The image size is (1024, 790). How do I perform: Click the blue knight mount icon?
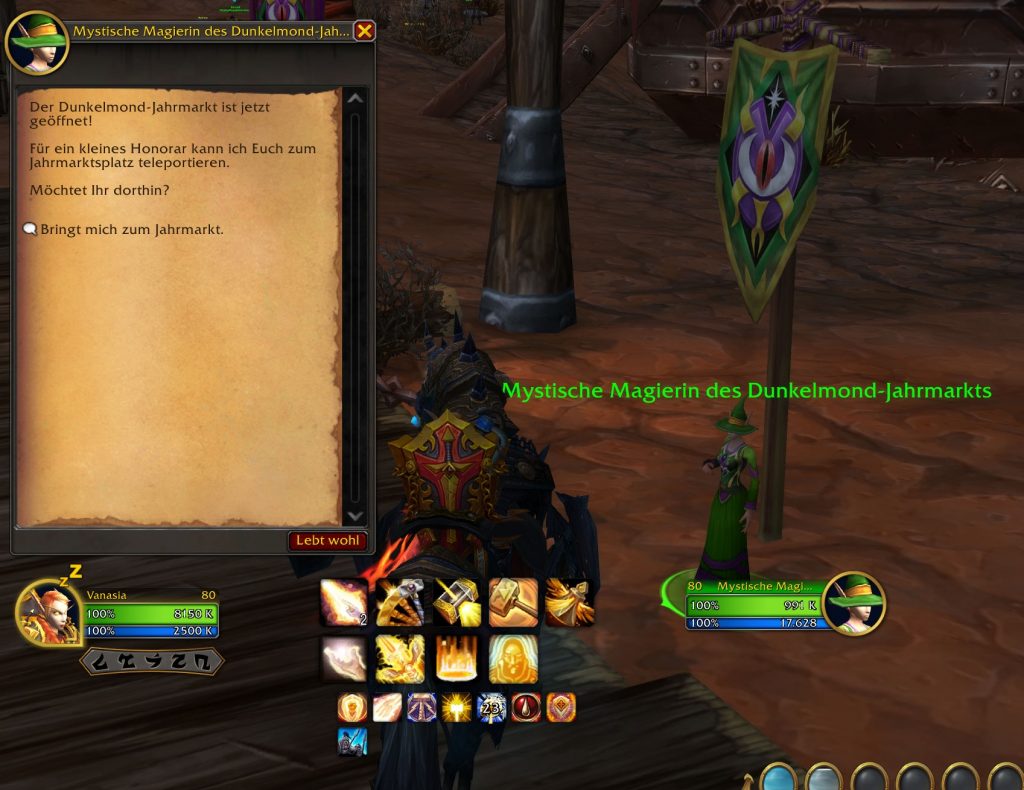pos(352,741)
